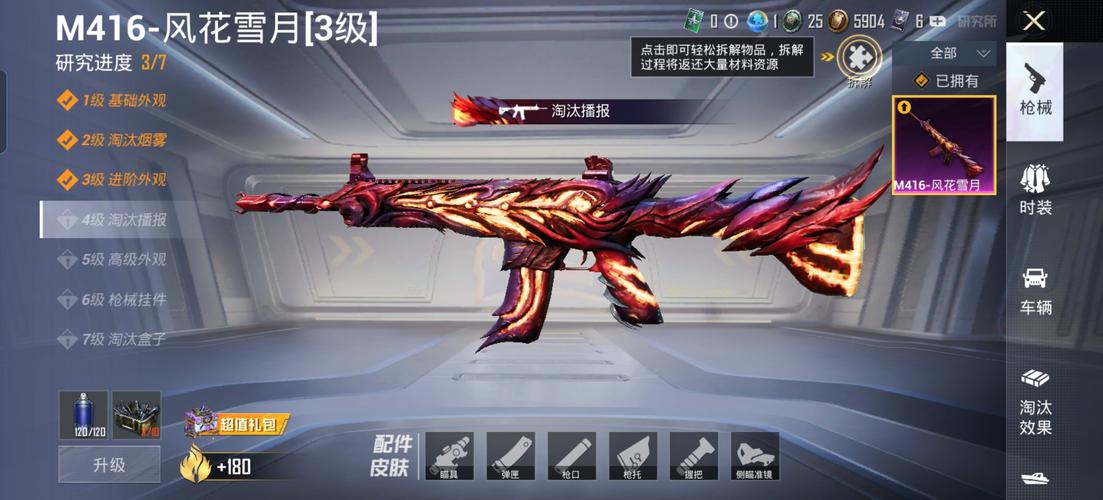1103x500 pixels.
Task: View level 7 淘汰盒子 entry
Action: (x=112, y=340)
